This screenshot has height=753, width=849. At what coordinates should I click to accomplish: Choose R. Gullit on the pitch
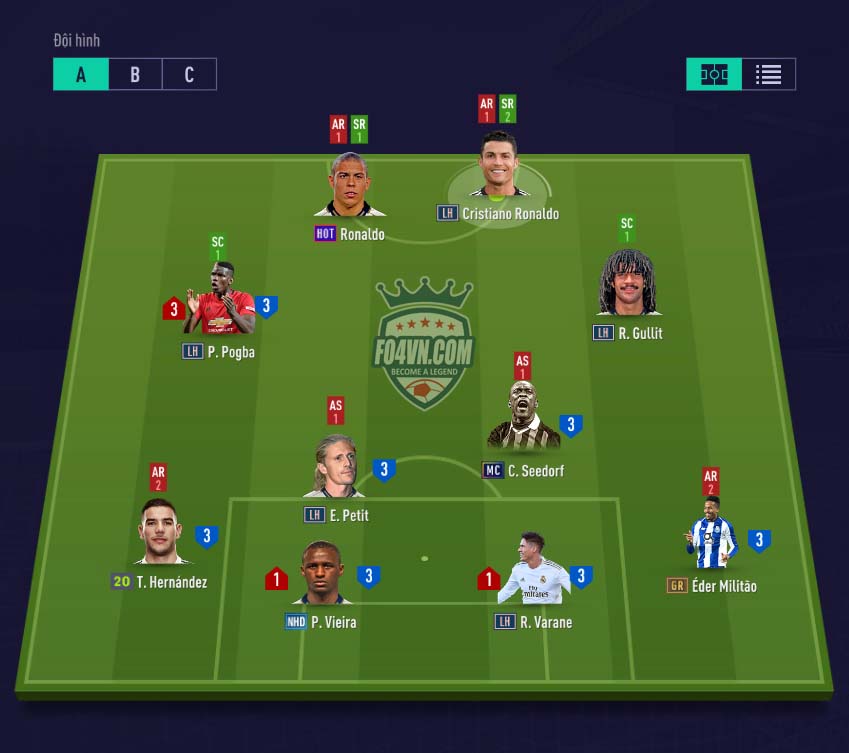pyautogui.click(x=627, y=284)
